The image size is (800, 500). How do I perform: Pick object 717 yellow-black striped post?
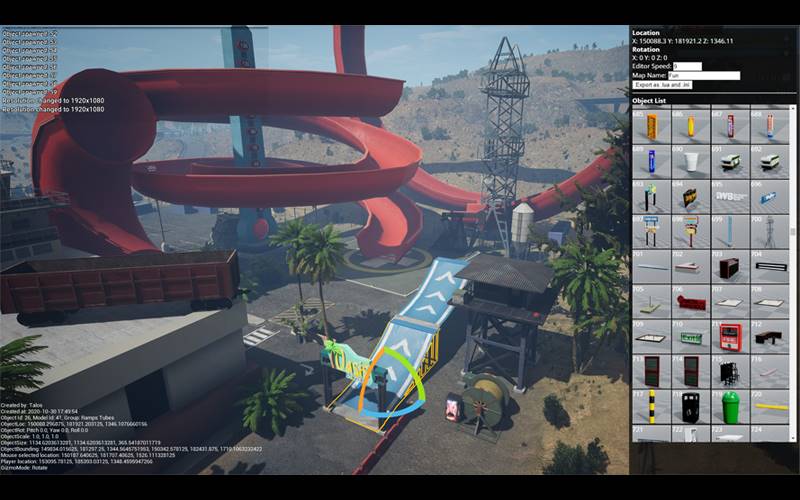(651, 407)
